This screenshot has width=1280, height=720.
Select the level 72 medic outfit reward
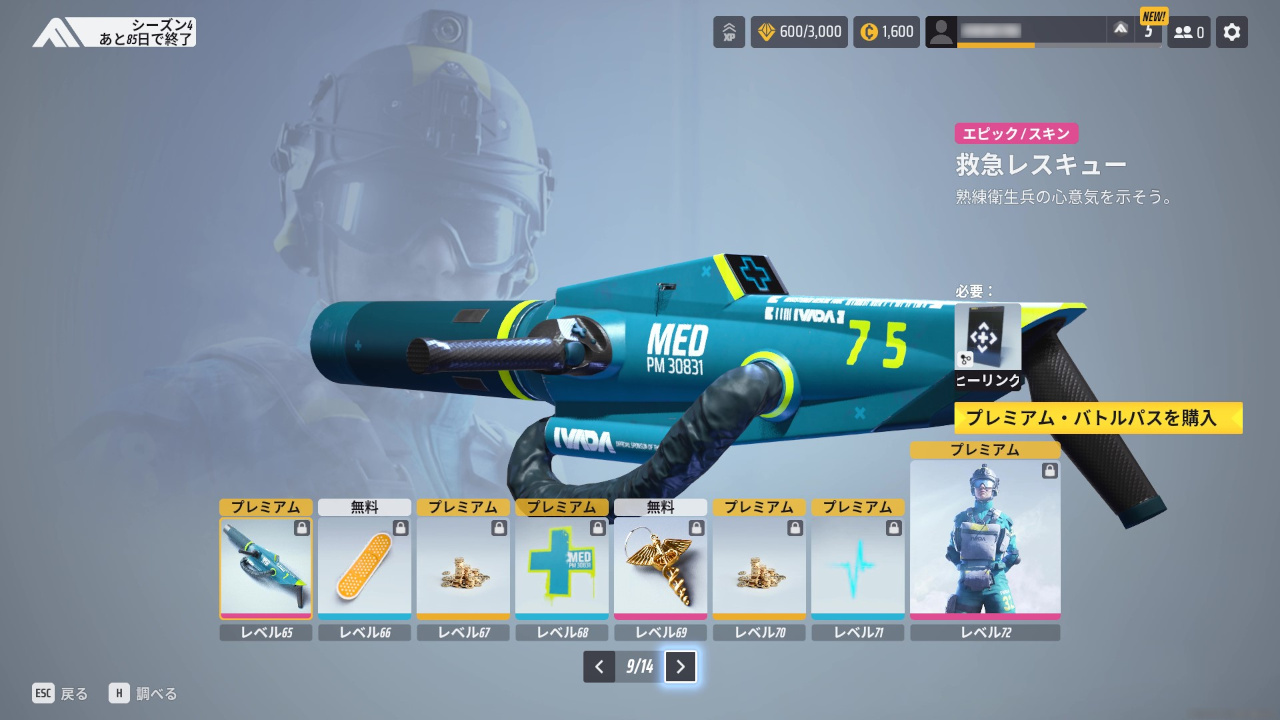tap(985, 540)
